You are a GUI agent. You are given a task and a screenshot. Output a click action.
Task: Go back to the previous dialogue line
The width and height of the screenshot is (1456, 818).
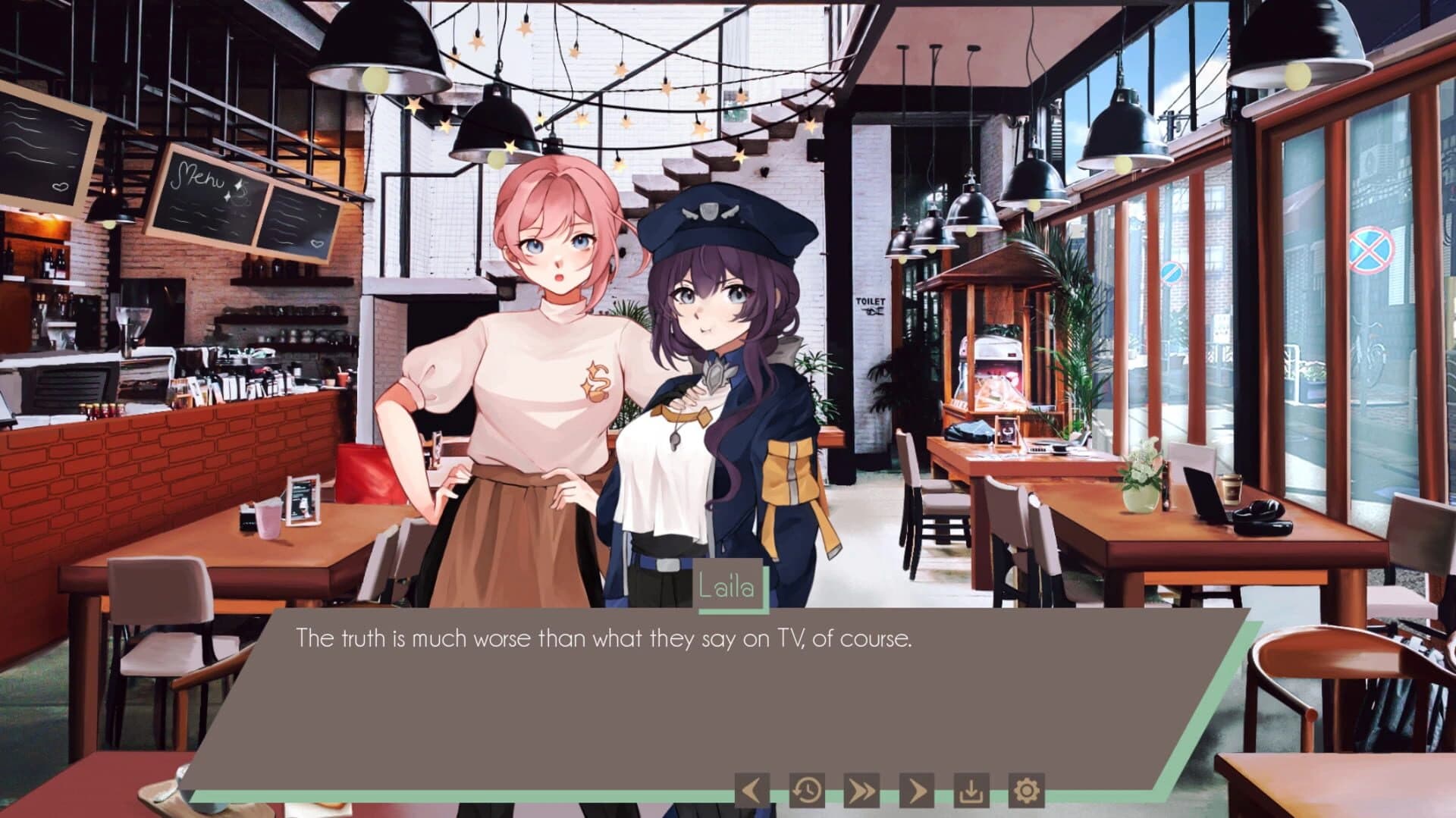[x=751, y=790]
